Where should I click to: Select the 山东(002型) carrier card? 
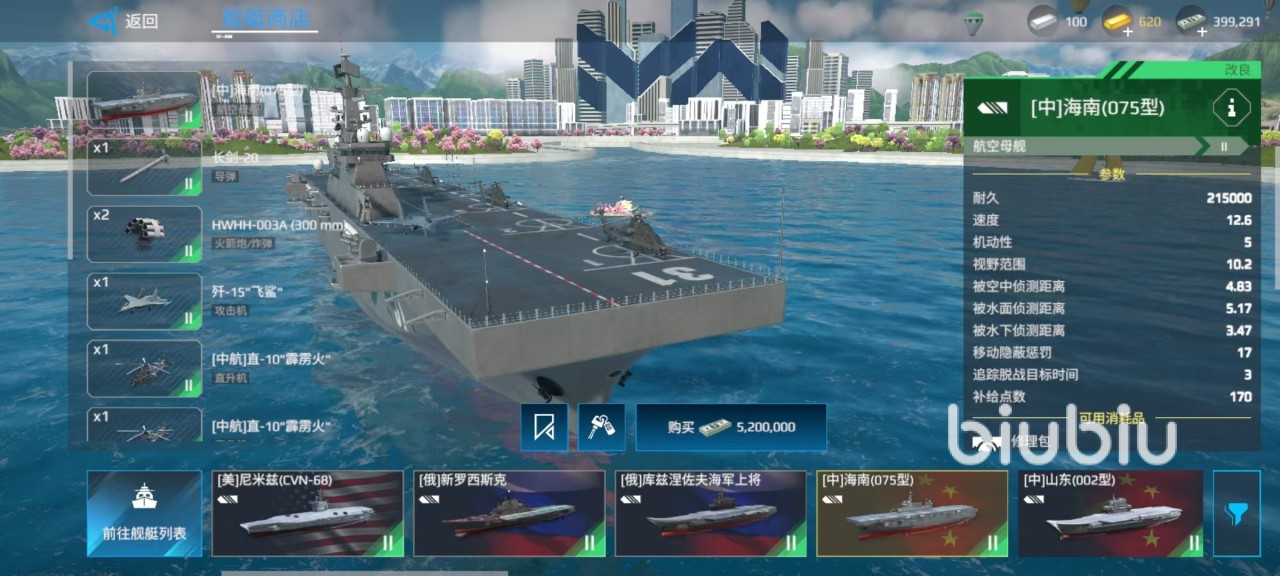click(1110, 513)
